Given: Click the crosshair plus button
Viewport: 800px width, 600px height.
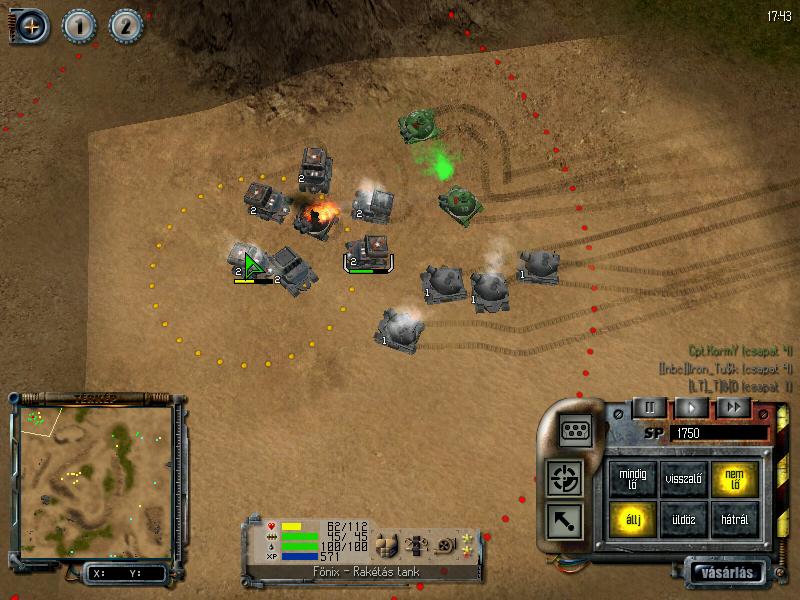Looking at the screenshot, I should coord(29,26).
